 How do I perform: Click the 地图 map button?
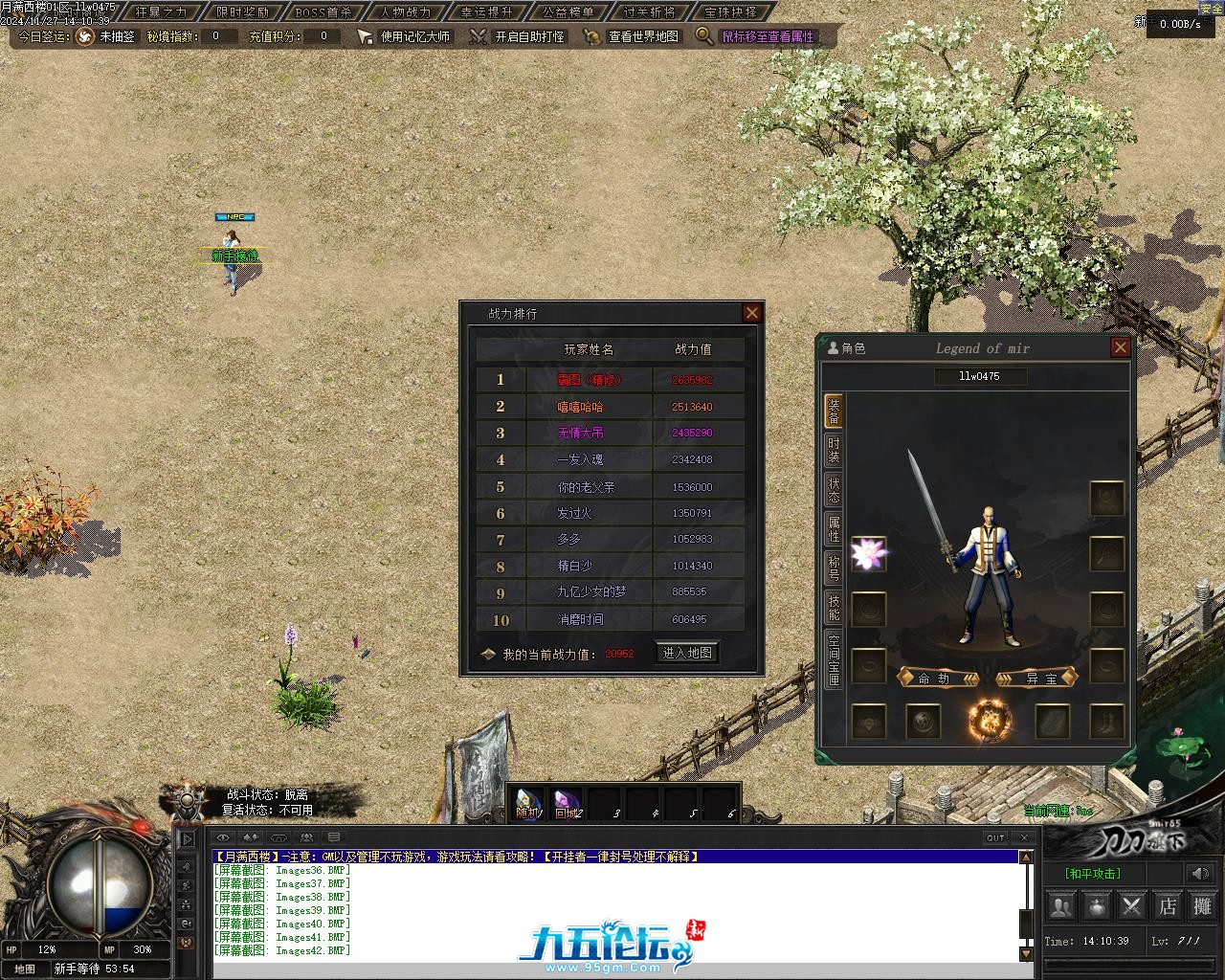coord(25,969)
